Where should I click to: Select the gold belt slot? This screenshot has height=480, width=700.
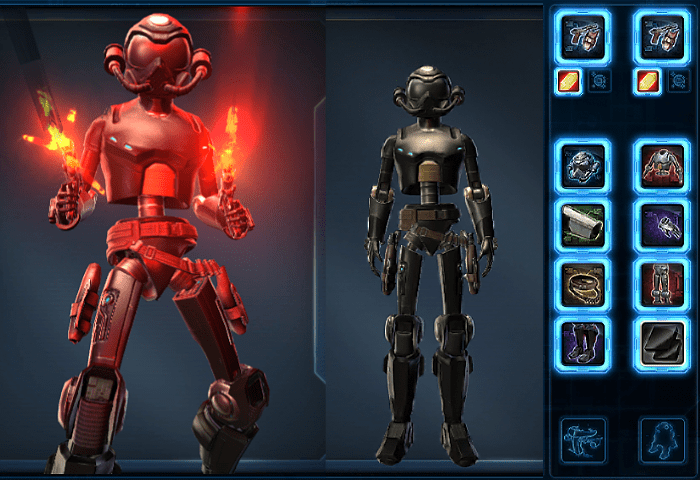[x=584, y=284]
